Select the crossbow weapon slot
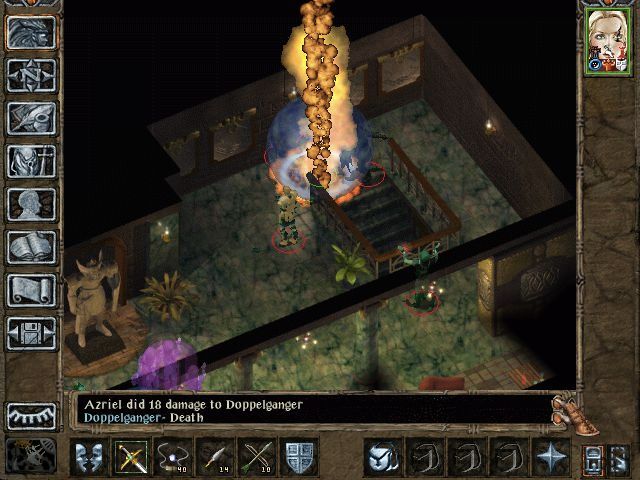This screenshot has width=640, height=480. pos(131,457)
